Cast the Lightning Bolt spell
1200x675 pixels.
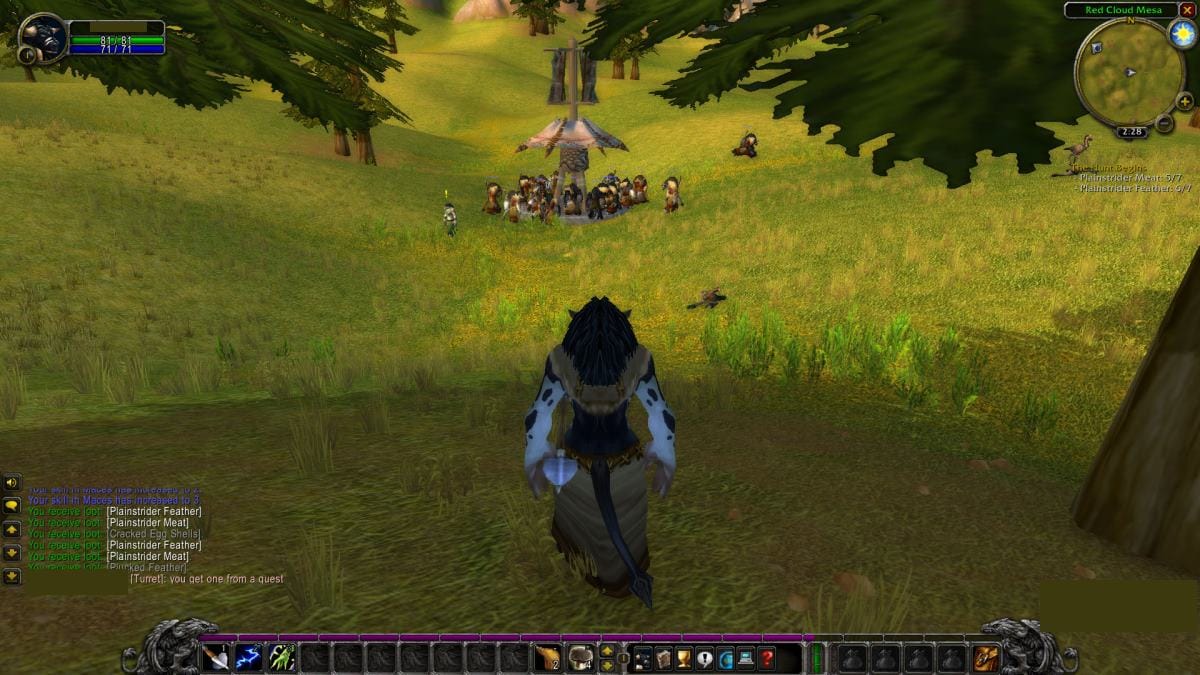click(248, 658)
